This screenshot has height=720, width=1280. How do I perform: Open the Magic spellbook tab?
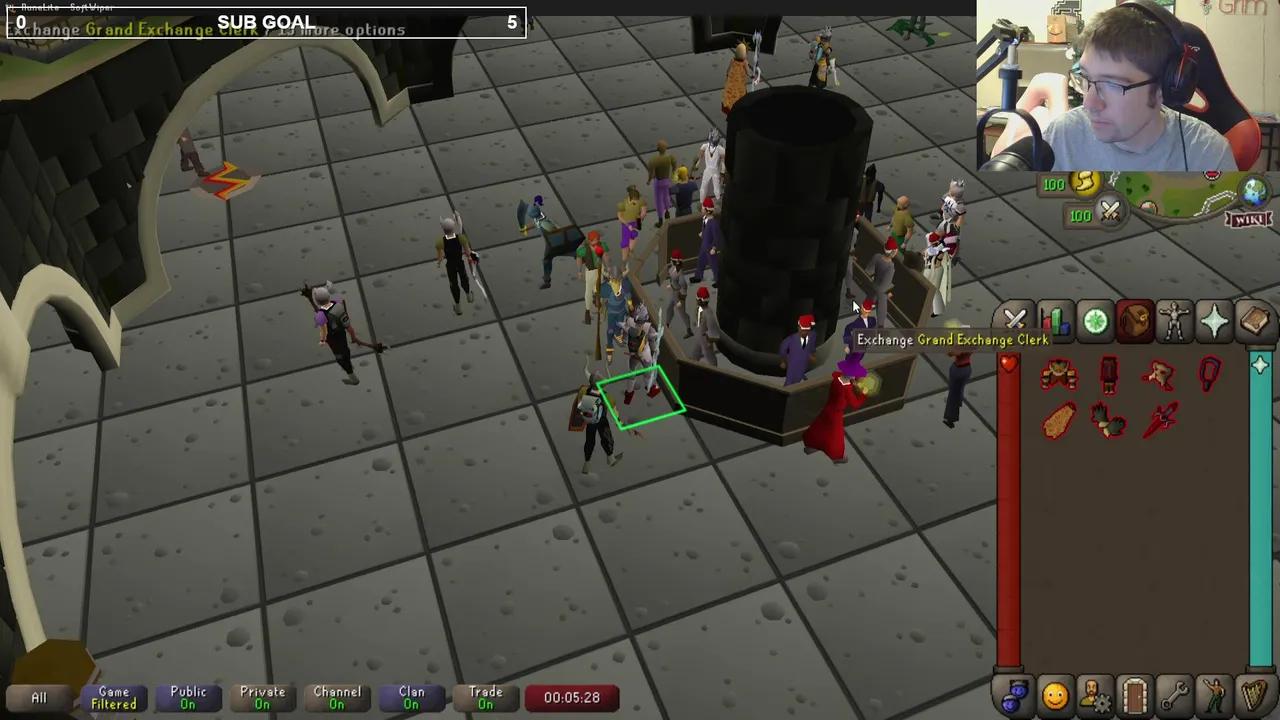click(x=1255, y=320)
